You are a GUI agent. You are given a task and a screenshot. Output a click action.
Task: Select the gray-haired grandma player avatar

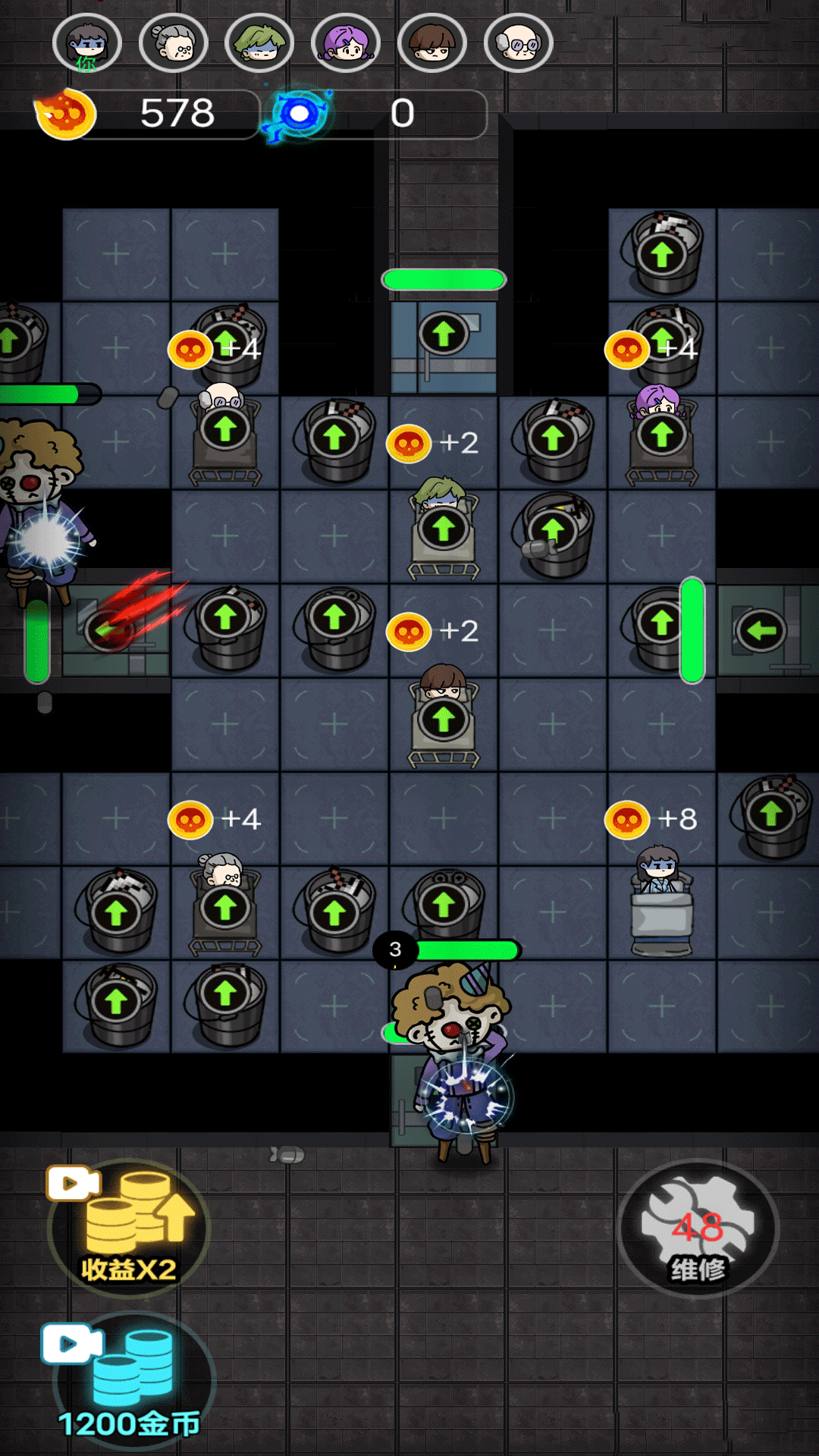pyautogui.click(x=174, y=44)
